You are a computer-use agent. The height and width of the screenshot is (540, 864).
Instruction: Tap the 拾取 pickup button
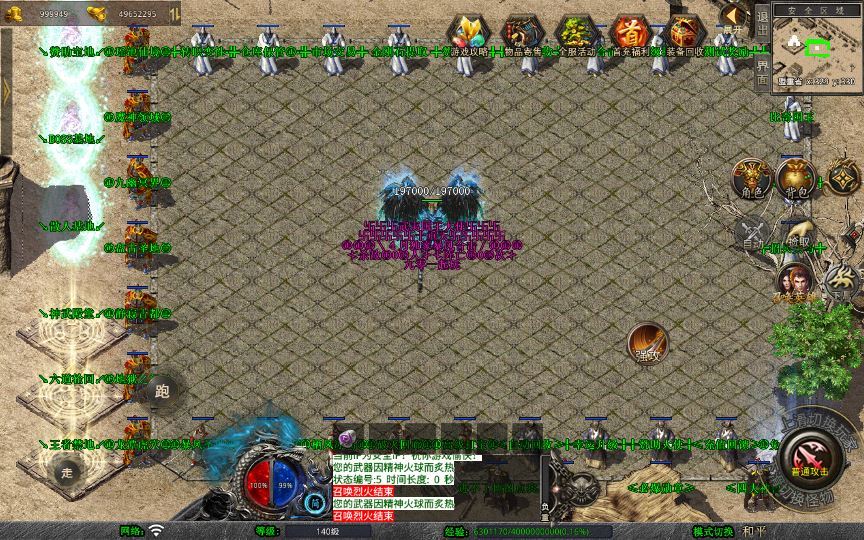click(797, 235)
